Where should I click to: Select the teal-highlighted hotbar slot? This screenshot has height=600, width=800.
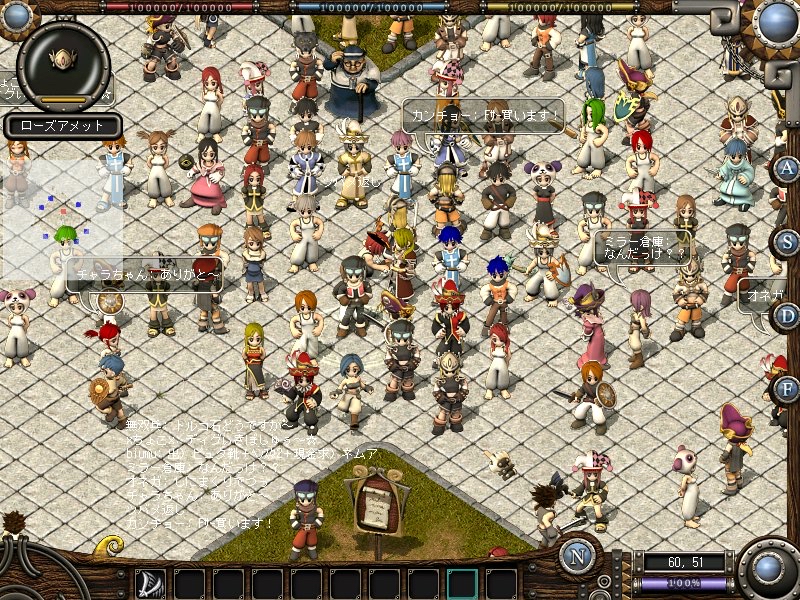(x=462, y=583)
